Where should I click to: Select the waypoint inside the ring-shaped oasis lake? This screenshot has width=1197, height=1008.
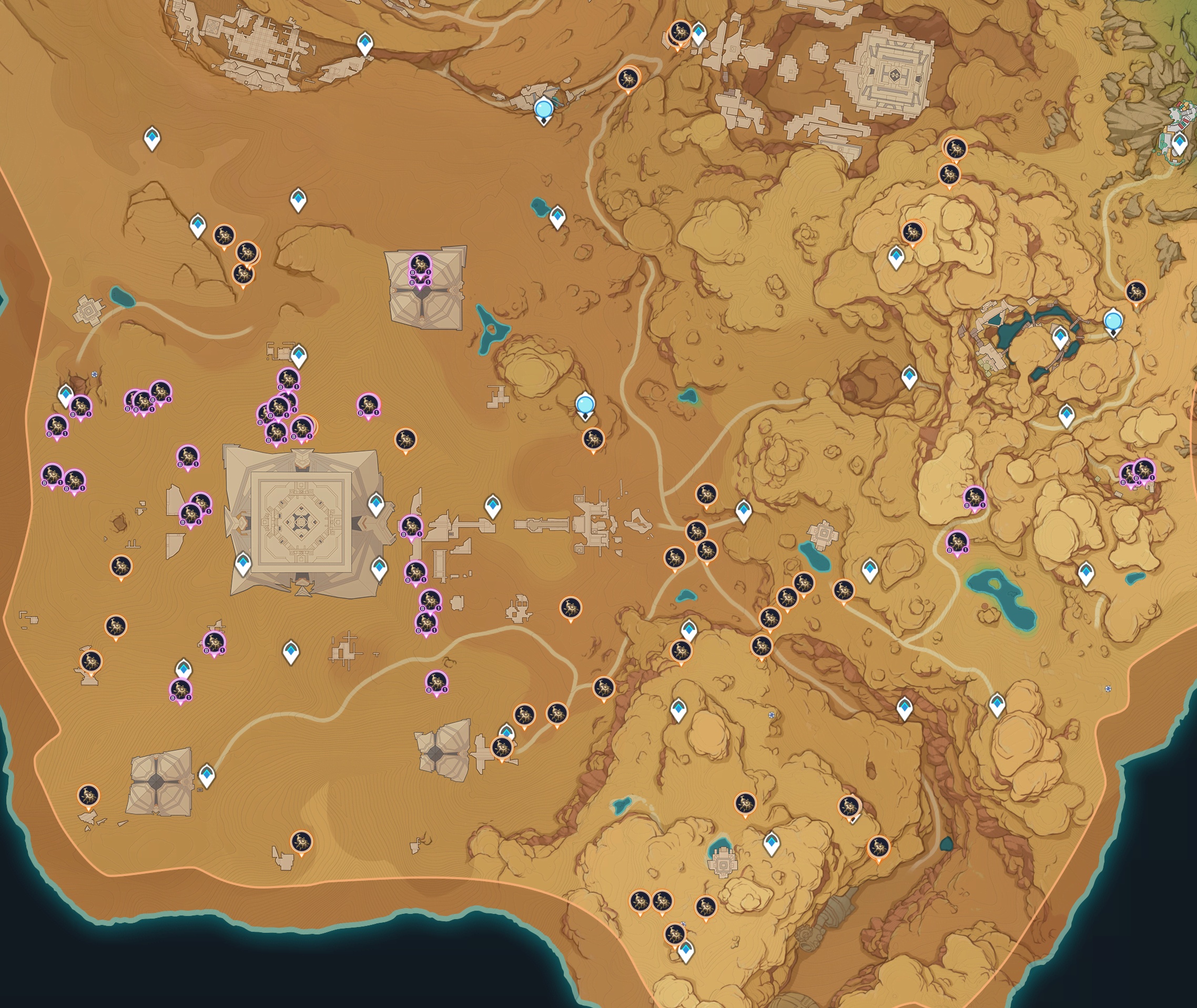tap(1060, 337)
